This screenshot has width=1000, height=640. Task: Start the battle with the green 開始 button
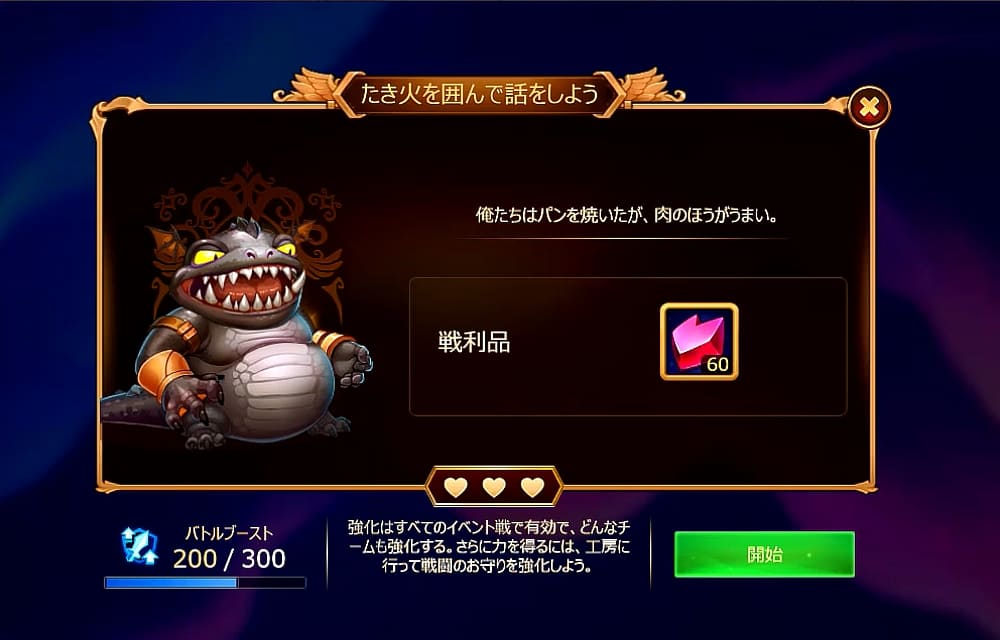coord(764,555)
